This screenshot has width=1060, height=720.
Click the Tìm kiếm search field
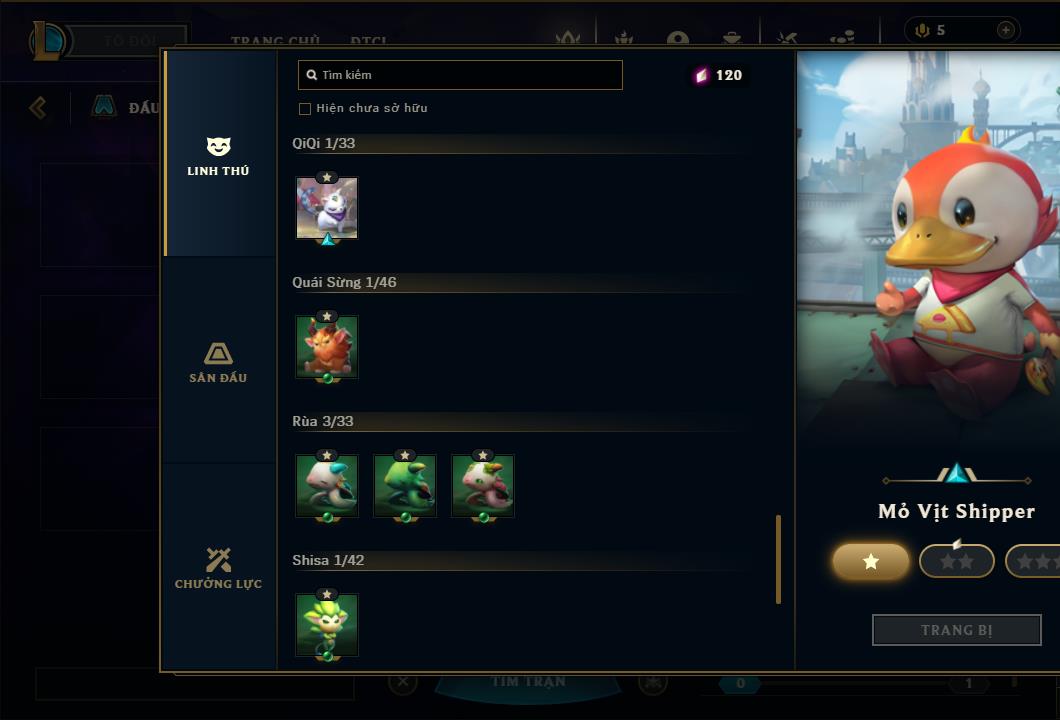click(460, 75)
